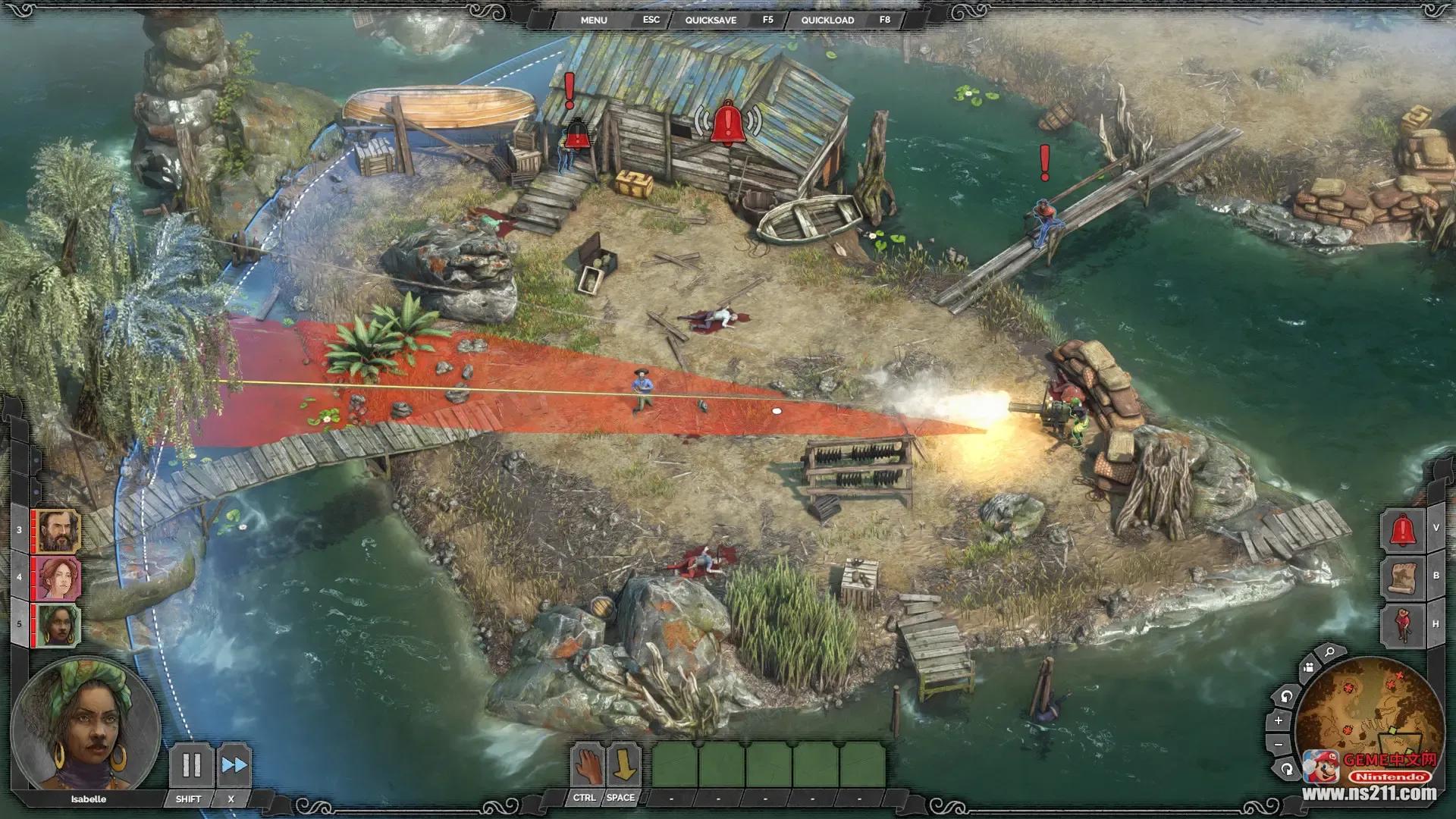This screenshot has height=819, width=1456.
Task: Toggle the yellow down-arrow crouch icon
Action: (x=623, y=765)
